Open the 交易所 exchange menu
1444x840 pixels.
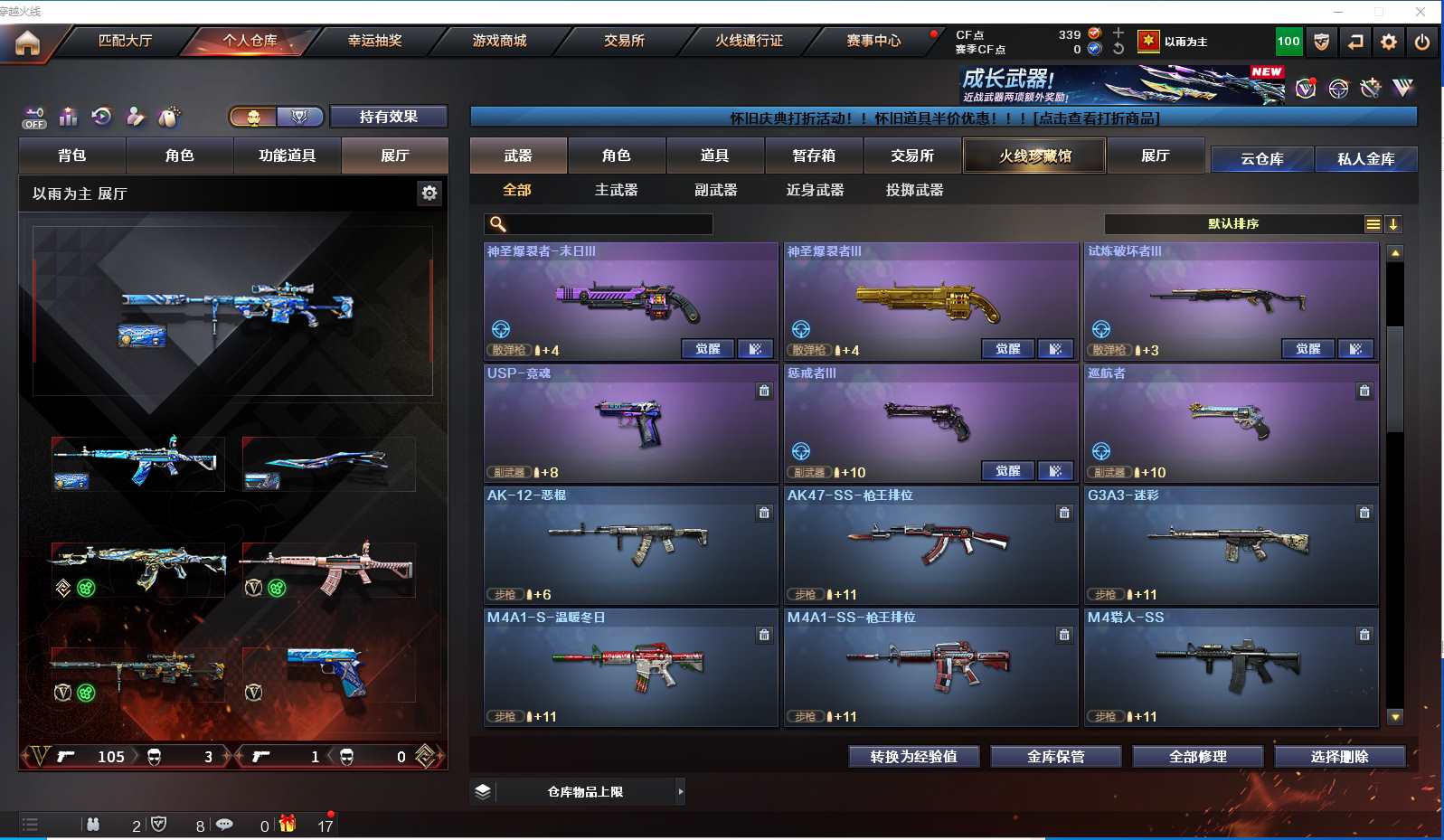624,41
